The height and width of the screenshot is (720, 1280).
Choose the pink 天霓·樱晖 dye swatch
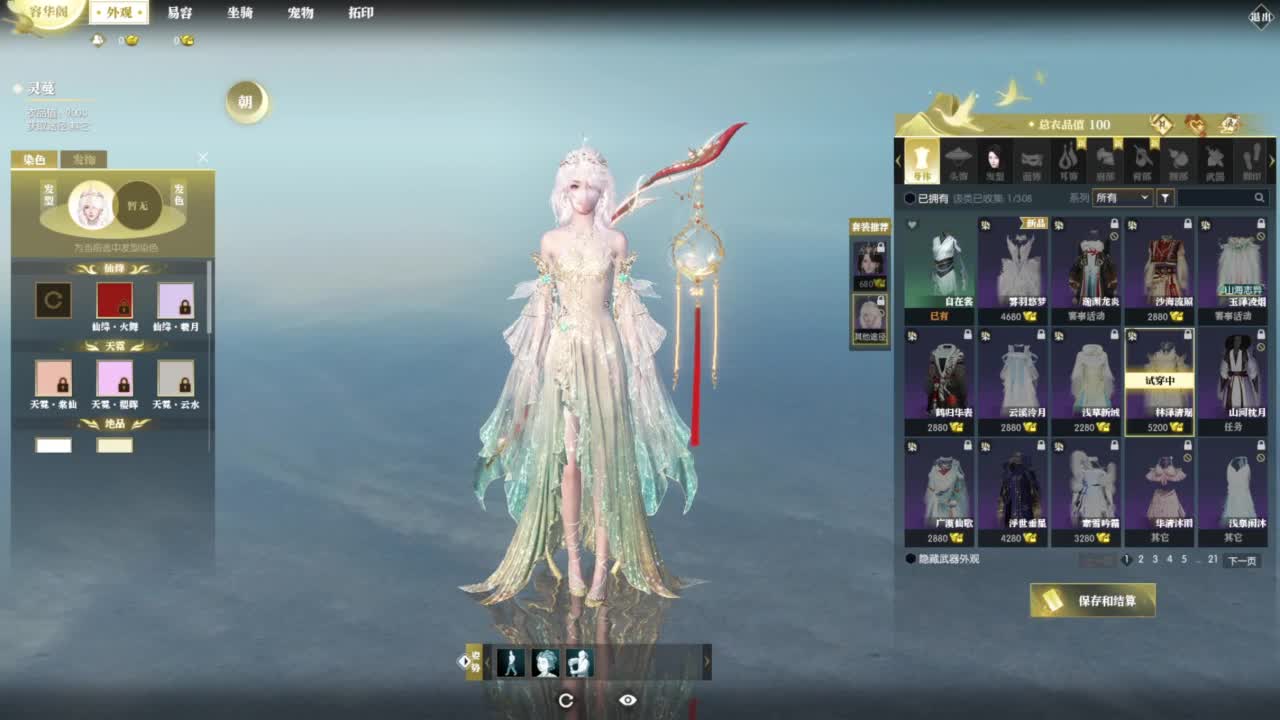point(114,379)
